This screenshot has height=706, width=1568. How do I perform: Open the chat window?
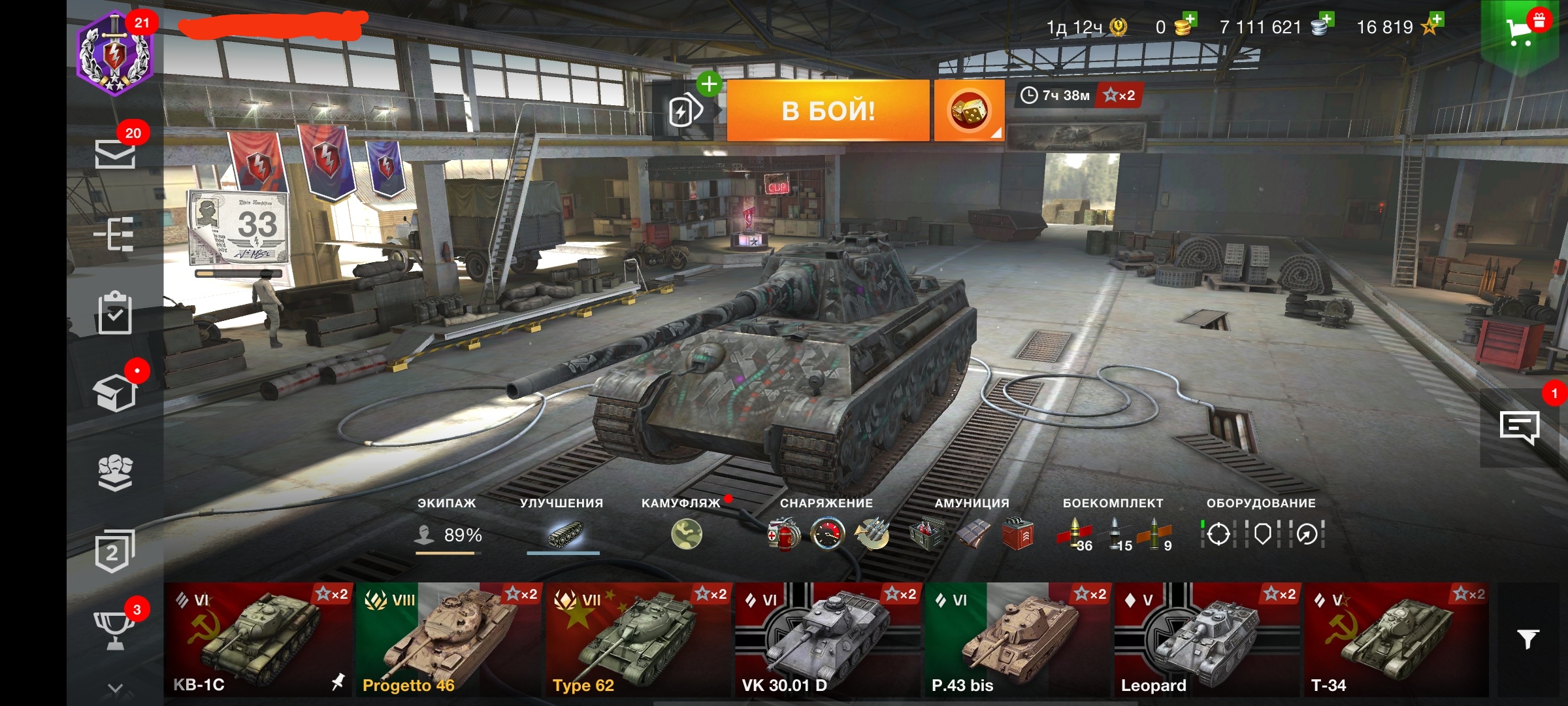(1520, 428)
